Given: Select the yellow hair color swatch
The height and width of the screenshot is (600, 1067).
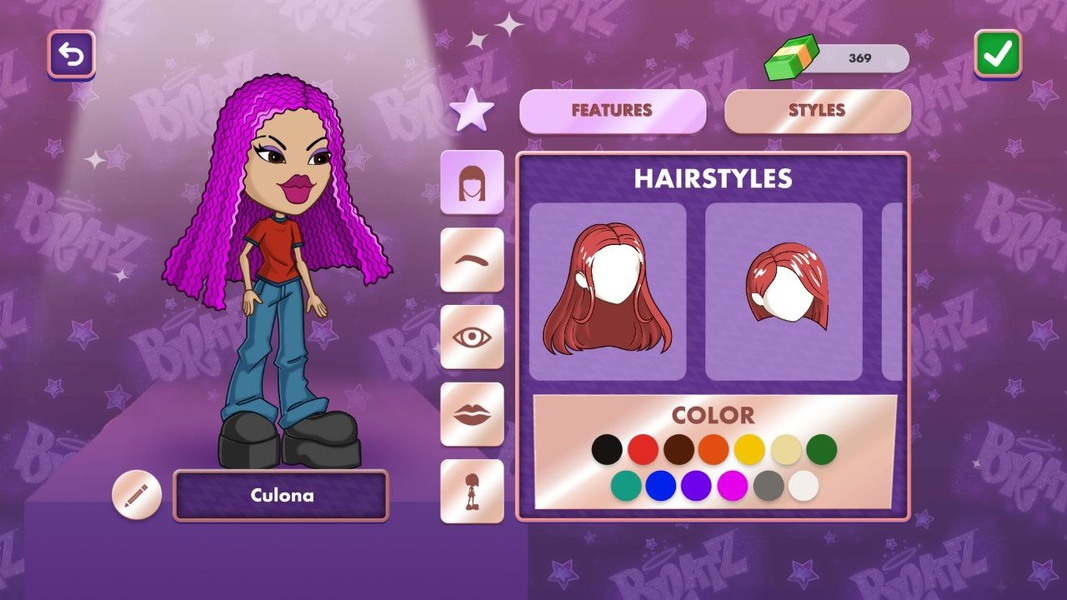Looking at the screenshot, I should [750, 450].
